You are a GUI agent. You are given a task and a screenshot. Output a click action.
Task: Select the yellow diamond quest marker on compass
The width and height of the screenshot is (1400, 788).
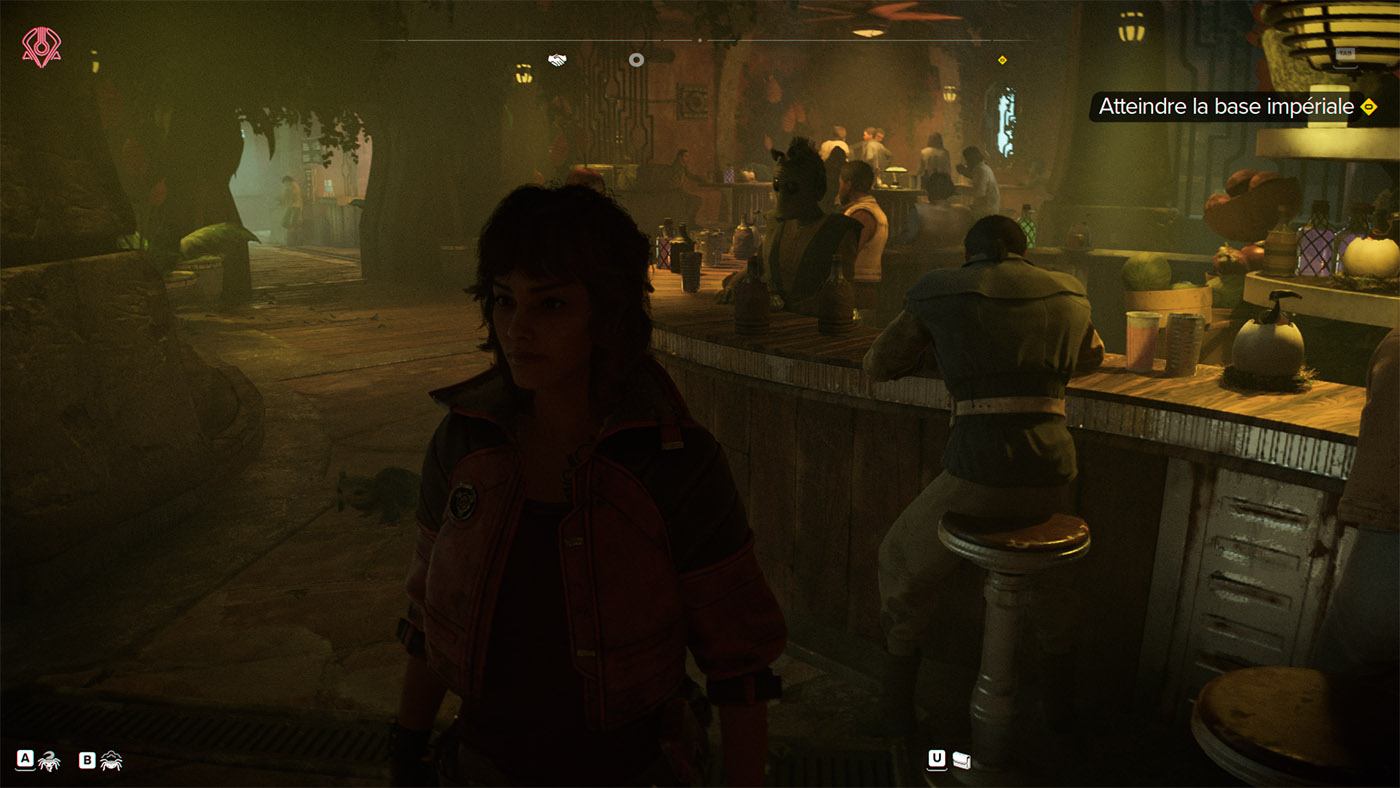click(1002, 60)
